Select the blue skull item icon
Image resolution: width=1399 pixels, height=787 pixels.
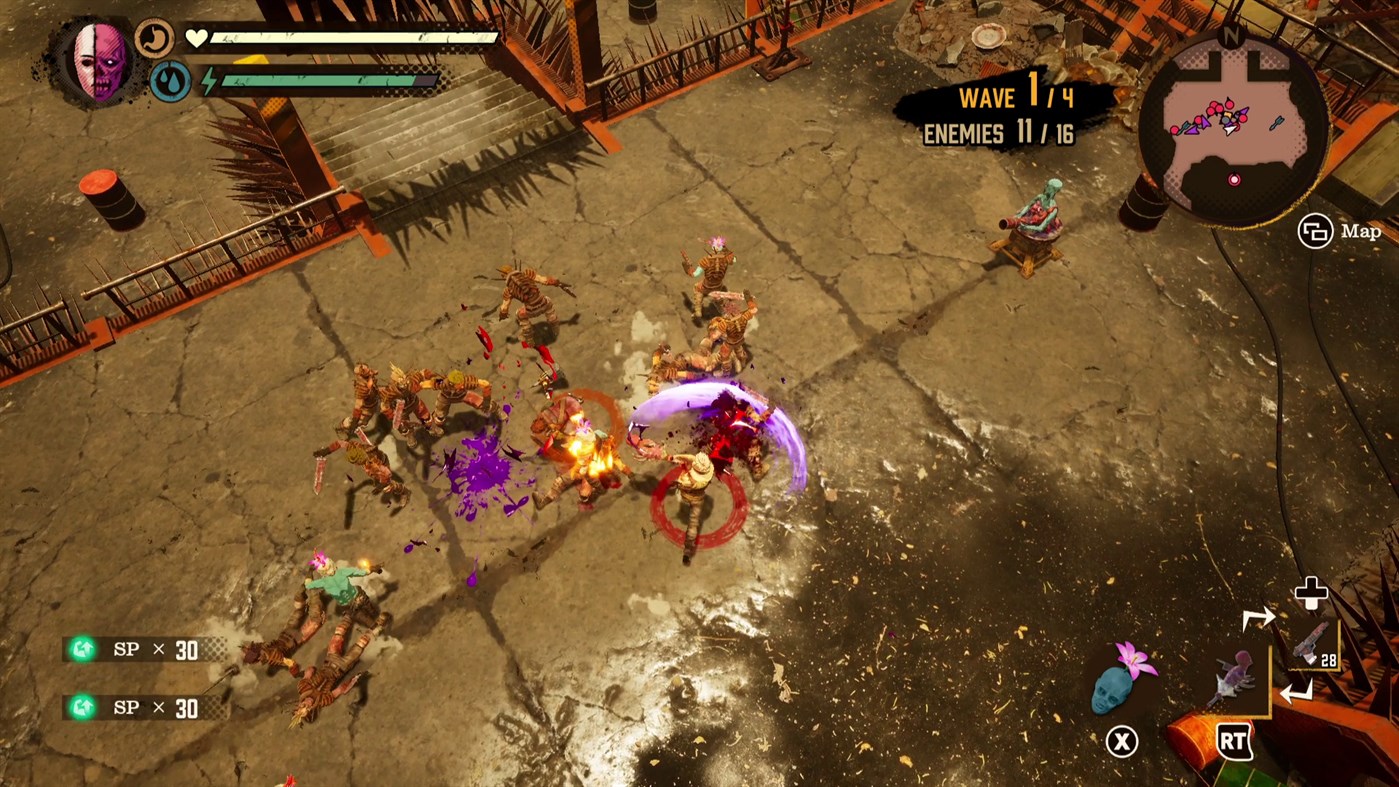tap(1113, 692)
